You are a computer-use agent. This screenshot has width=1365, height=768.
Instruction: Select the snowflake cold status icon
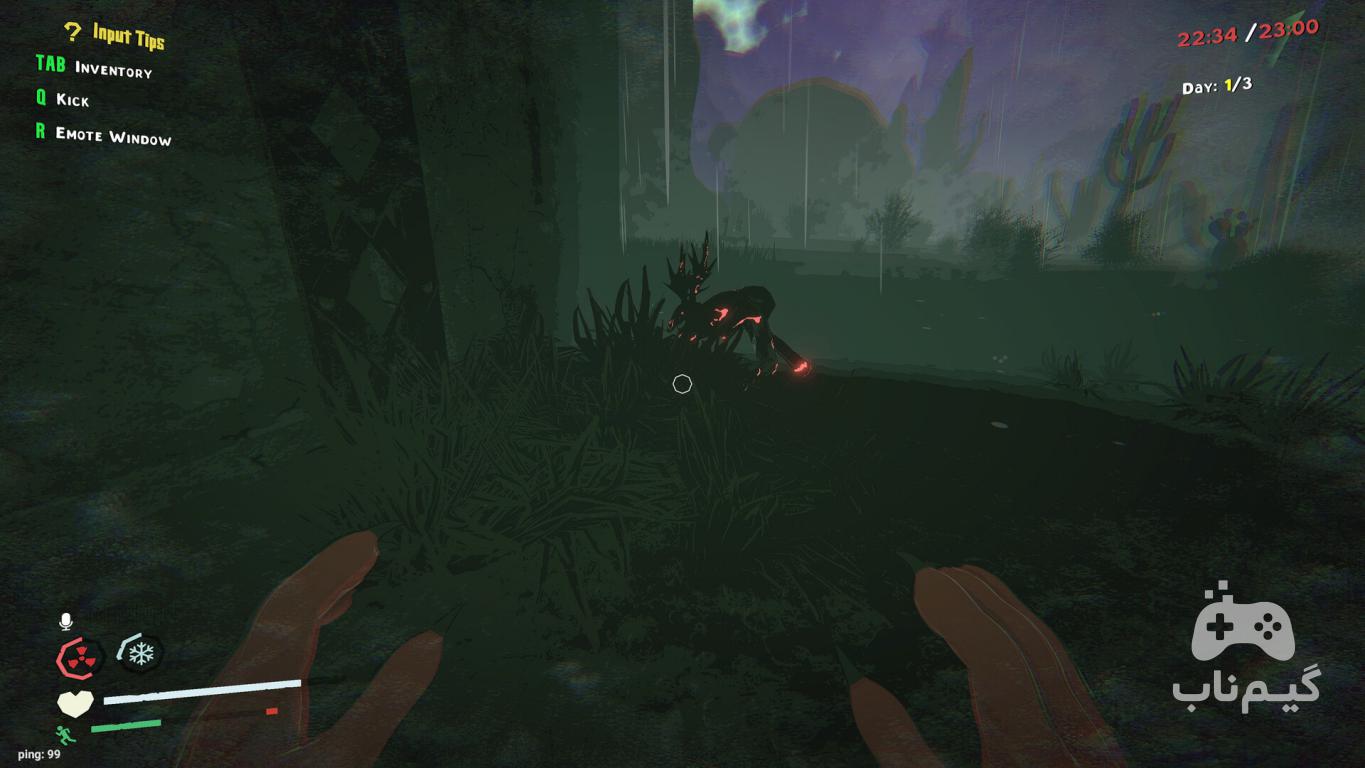click(142, 655)
